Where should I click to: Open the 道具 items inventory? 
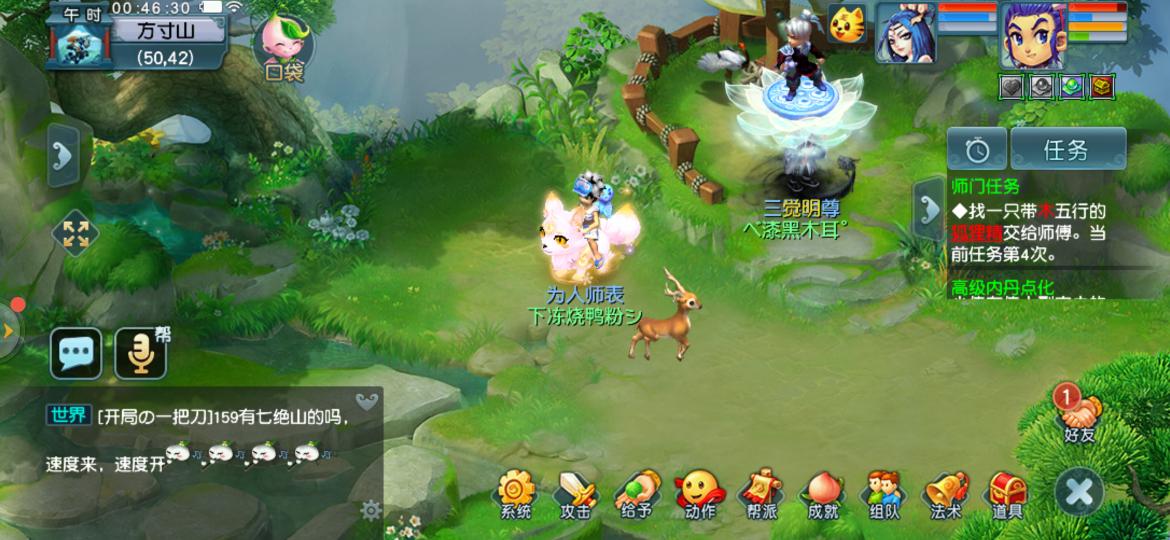pos(1007,492)
